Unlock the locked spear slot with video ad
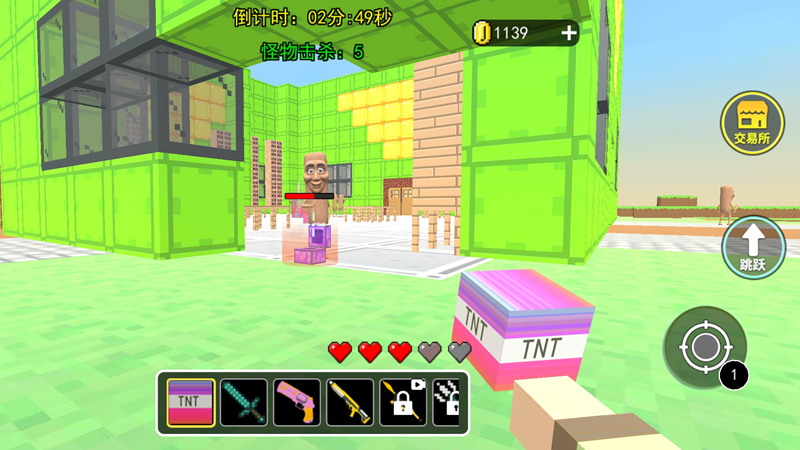Screen dimensions: 800x450 click(x=403, y=403)
